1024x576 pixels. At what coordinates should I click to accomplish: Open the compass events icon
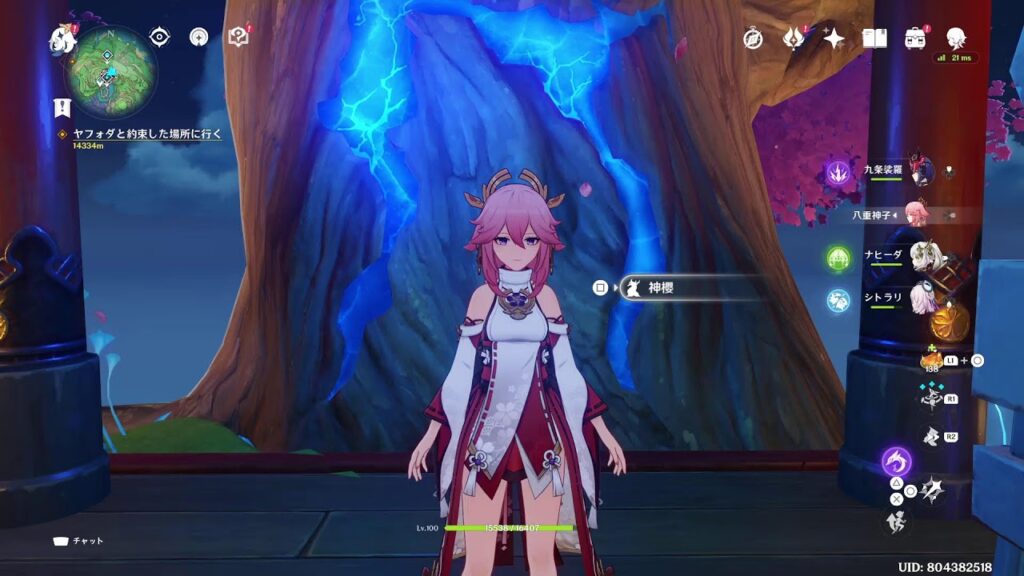click(753, 39)
